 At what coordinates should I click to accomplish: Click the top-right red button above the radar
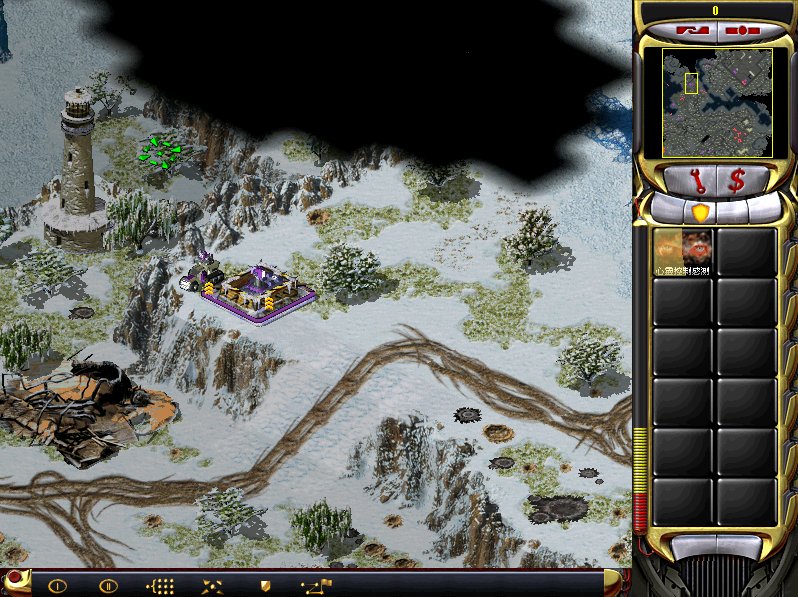(x=740, y=30)
